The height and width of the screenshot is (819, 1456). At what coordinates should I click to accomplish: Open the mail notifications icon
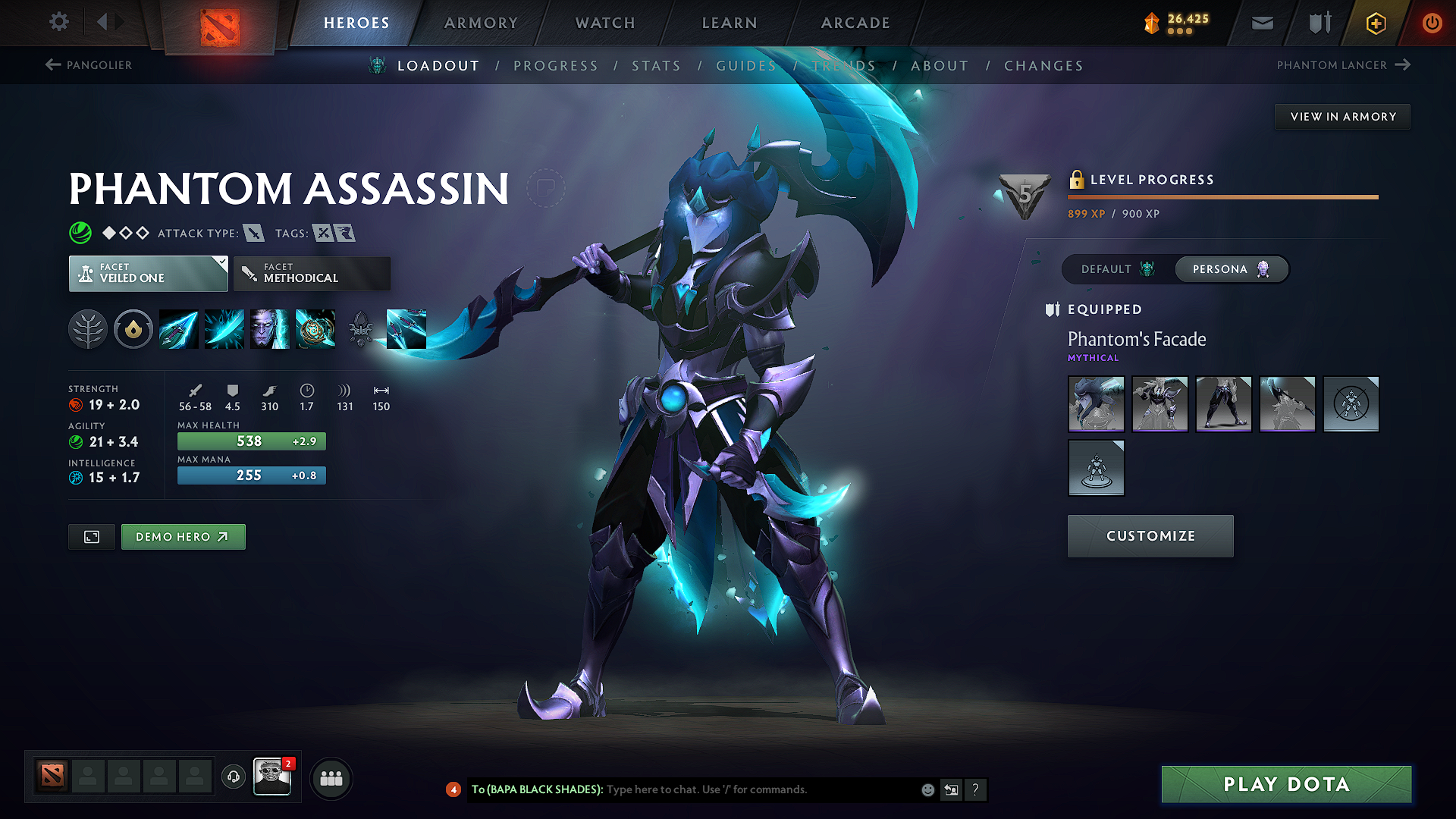(1262, 23)
